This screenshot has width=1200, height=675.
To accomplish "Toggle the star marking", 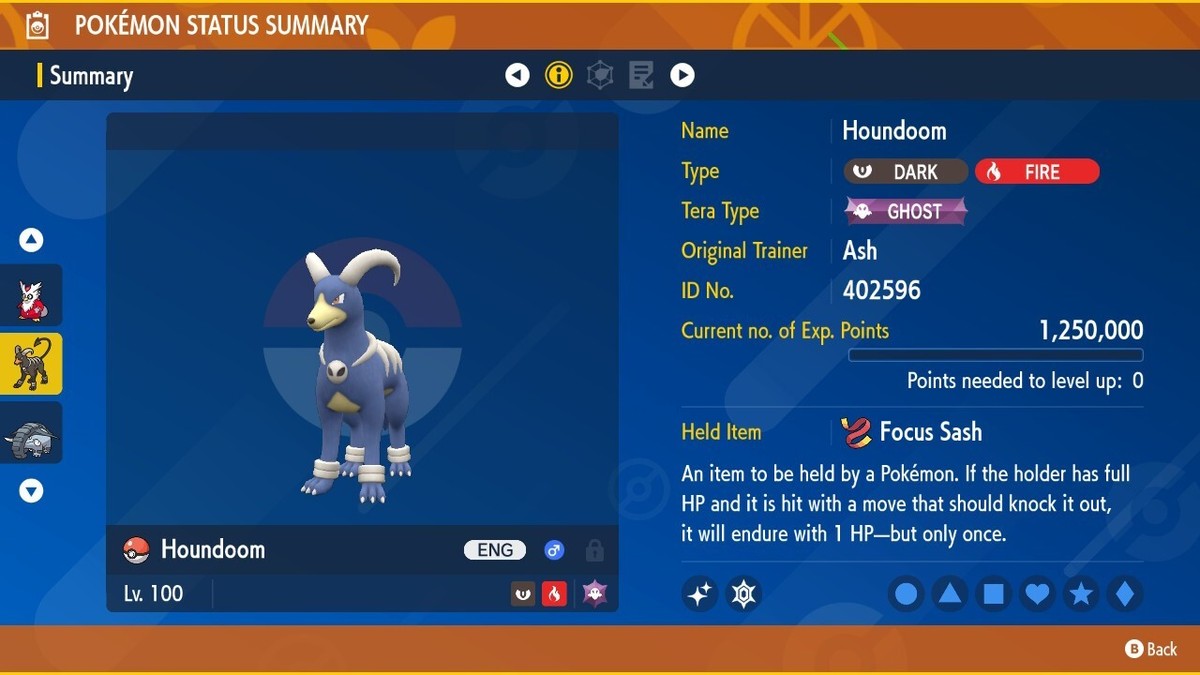I will click(1081, 594).
